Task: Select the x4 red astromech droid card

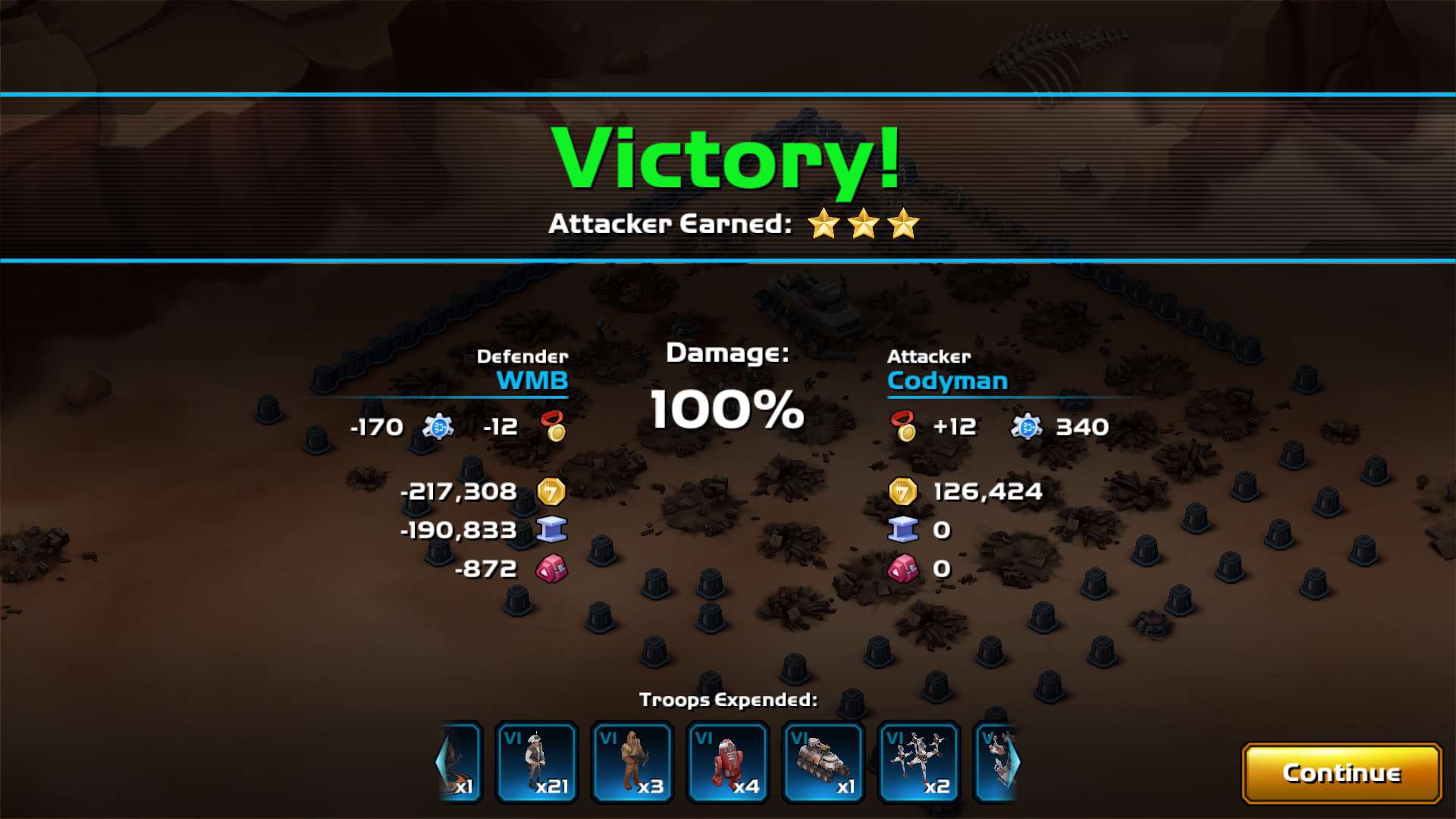Action: pos(728,761)
